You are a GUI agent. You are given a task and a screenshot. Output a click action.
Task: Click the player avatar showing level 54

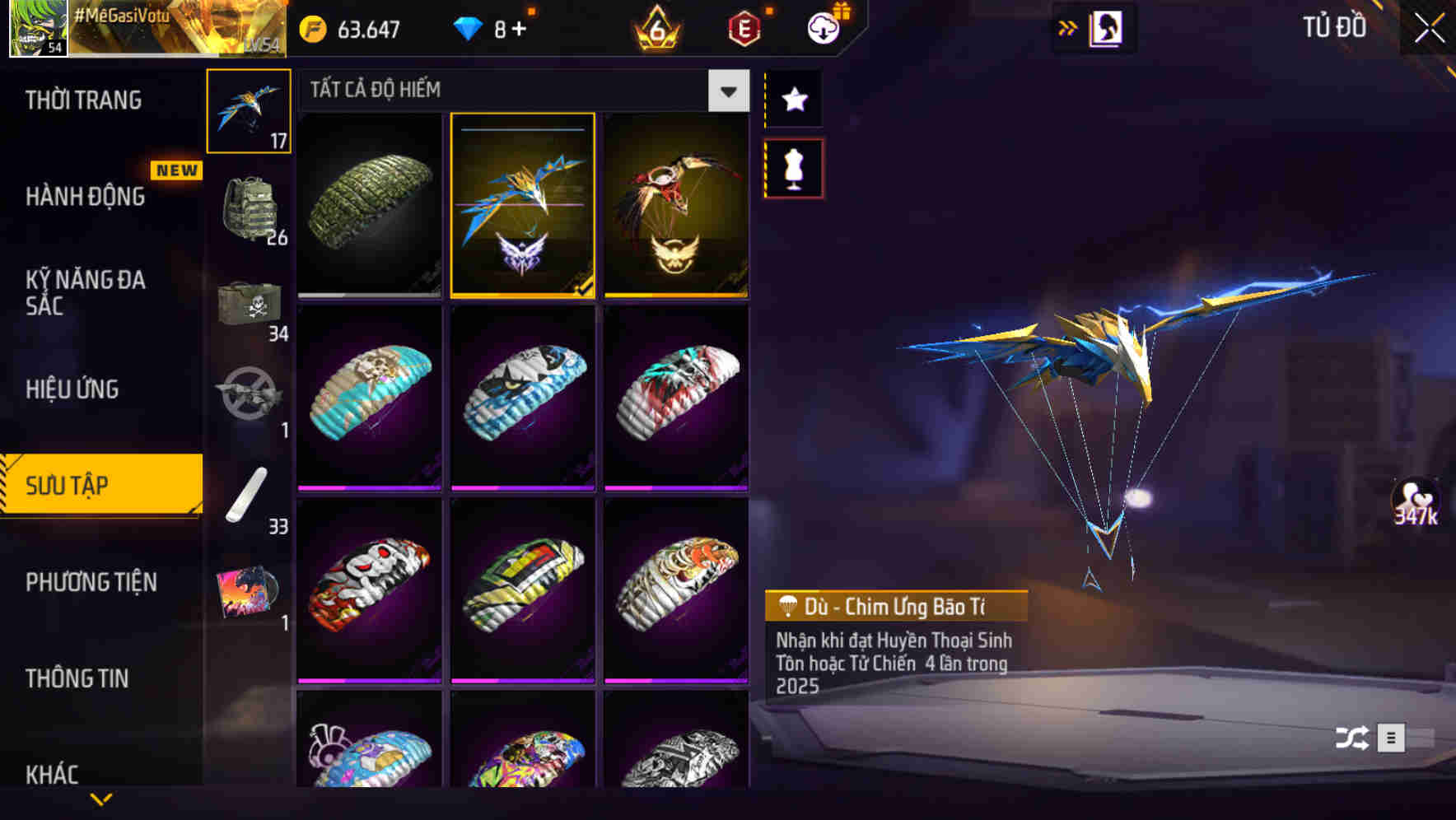pyautogui.click(x=35, y=30)
